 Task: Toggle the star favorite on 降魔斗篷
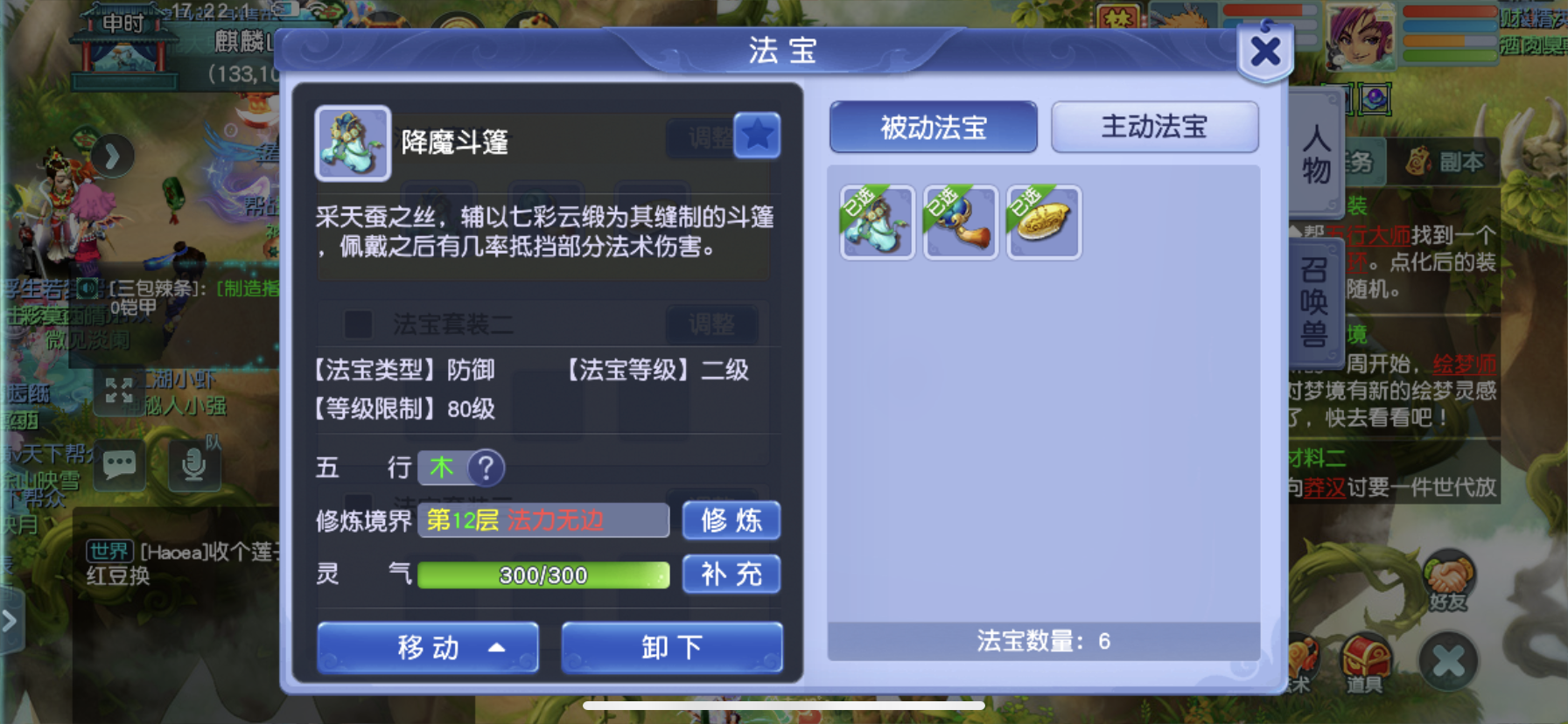(x=757, y=136)
